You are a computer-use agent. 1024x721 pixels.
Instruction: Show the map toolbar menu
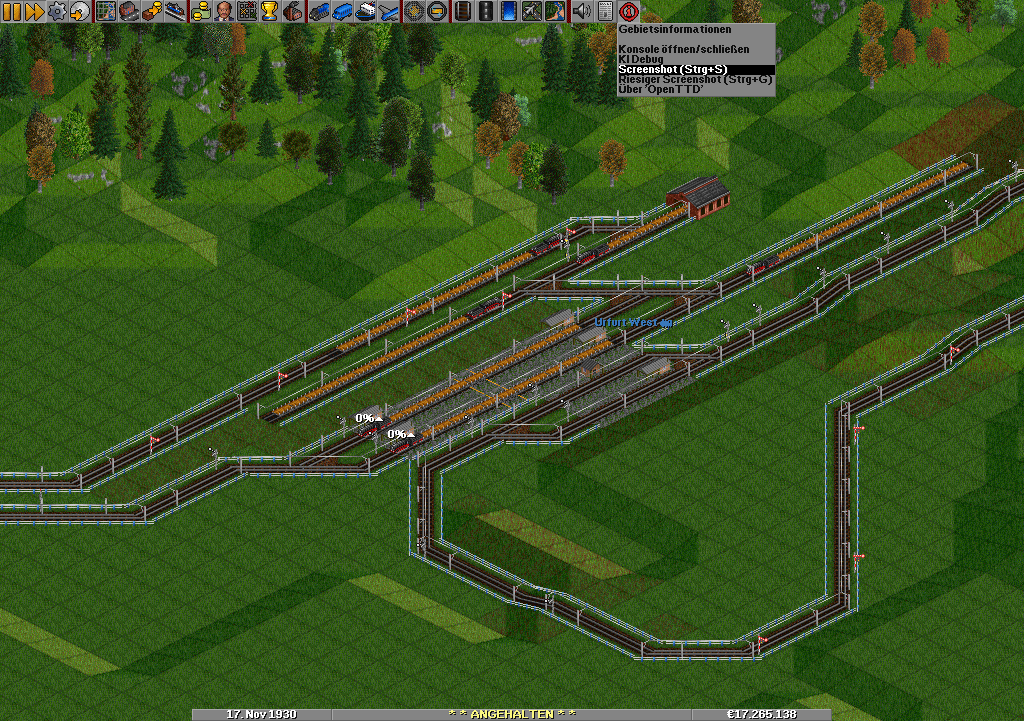[105, 12]
